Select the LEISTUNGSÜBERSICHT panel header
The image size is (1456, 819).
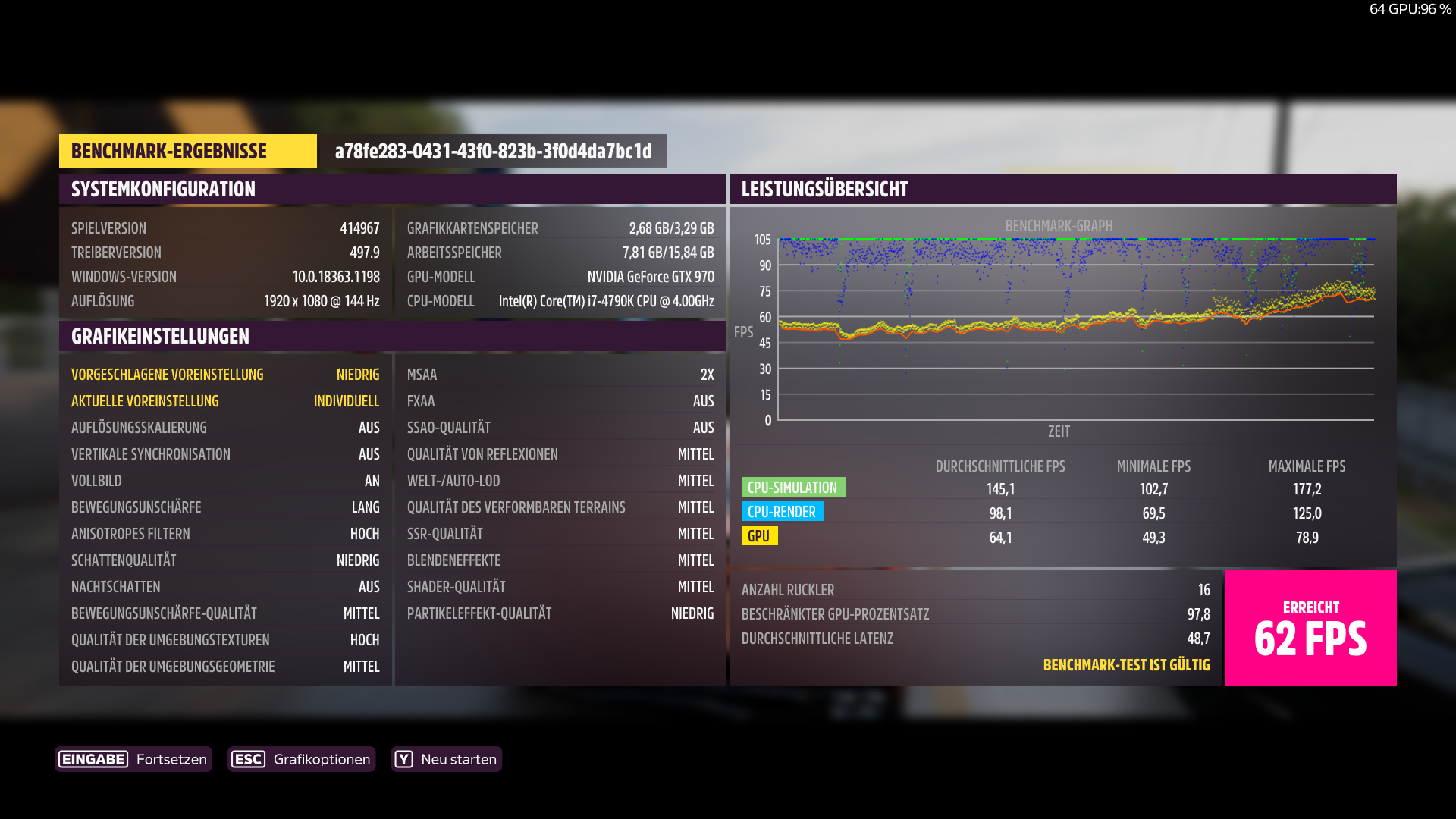tap(824, 189)
